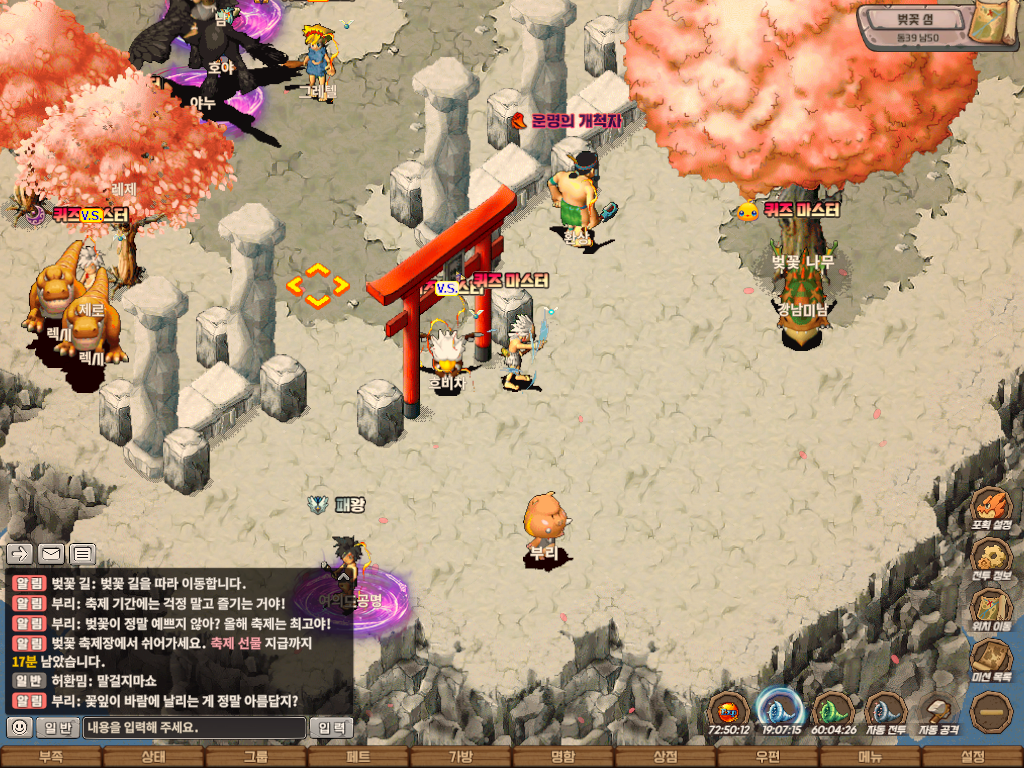Collapse side icons with the minus button

pos(991,712)
